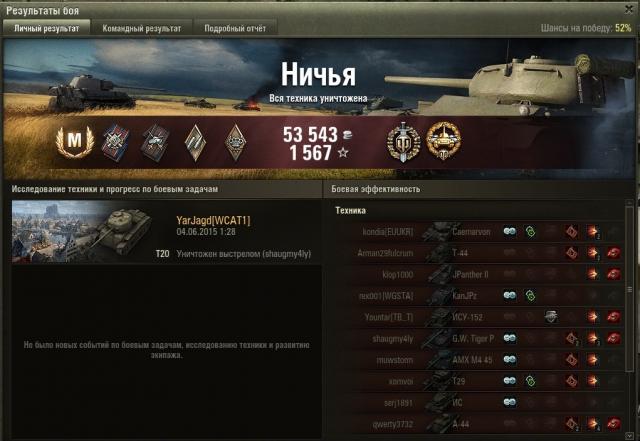The width and height of the screenshot is (640, 441).
Task: Click the xonvoi T29 row
Action: [478, 381]
